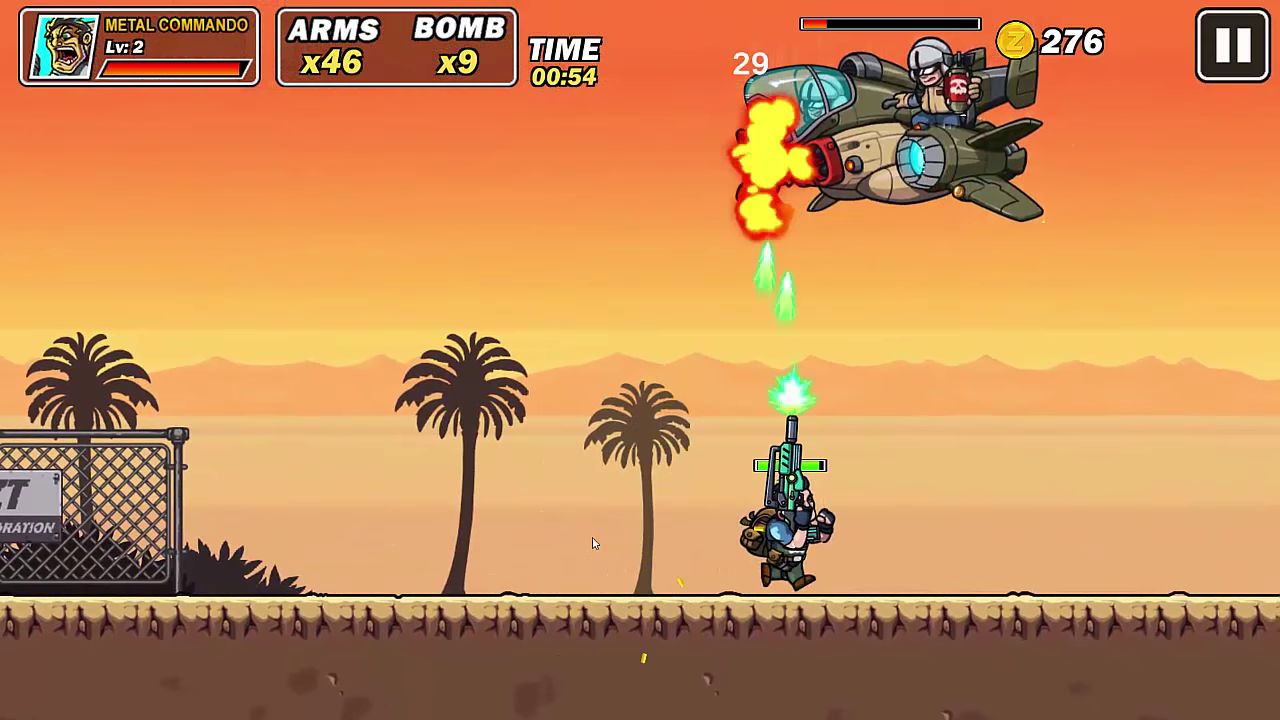The width and height of the screenshot is (1280, 720).
Task: Select the BOMB counter panel
Action: [459, 46]
